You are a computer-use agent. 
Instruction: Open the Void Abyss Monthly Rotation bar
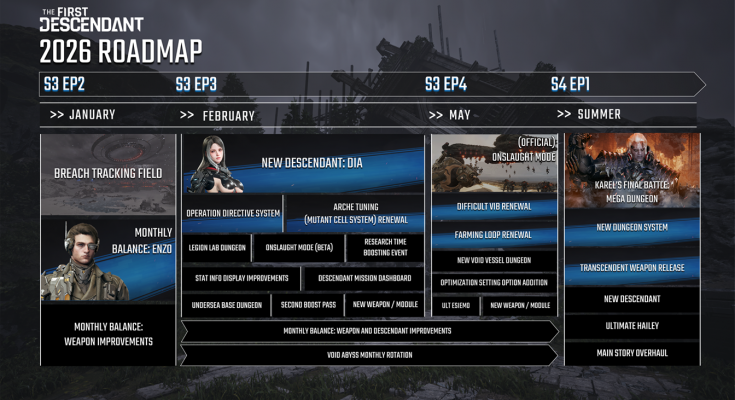(368, 355)
